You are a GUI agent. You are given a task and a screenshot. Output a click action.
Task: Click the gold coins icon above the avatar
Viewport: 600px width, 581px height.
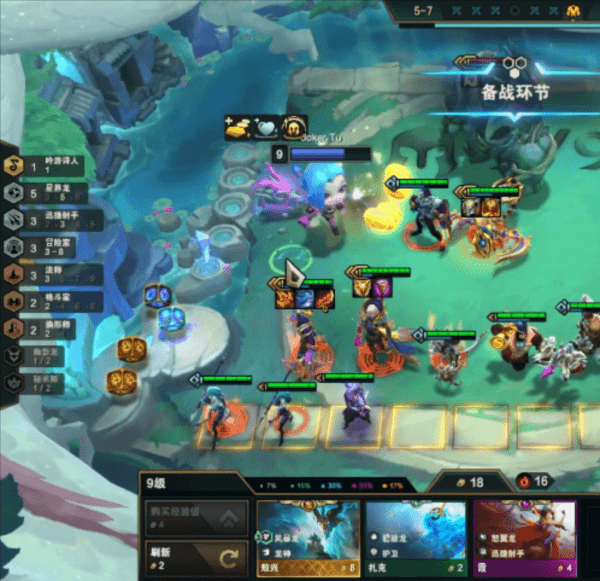point(237,127)
